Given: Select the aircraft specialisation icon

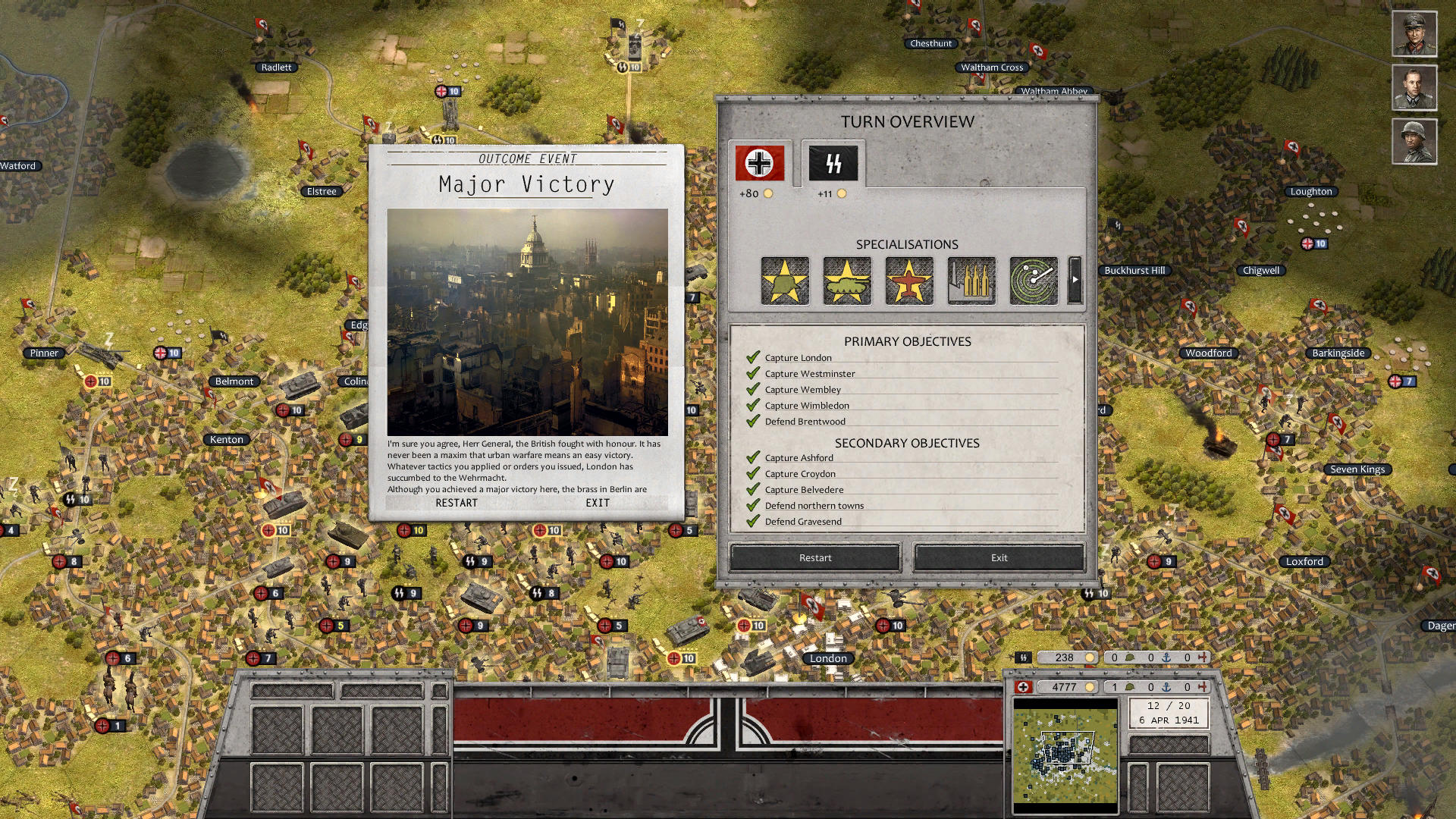Looking at the screenshot, I should point(908,281).
